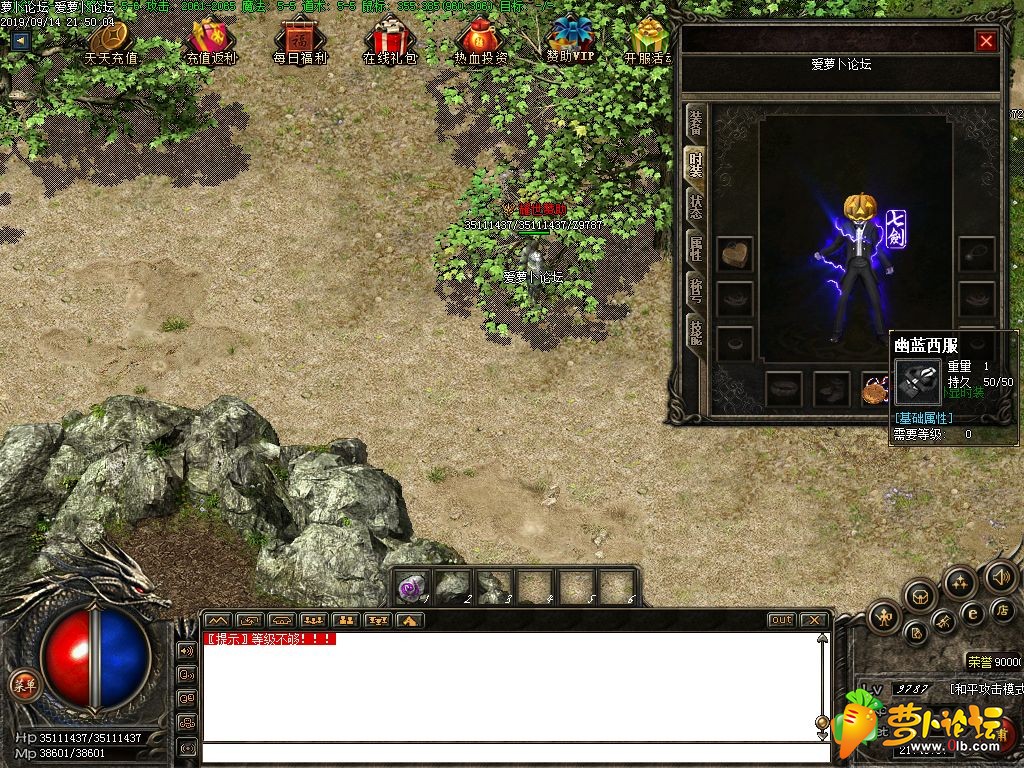Open the shop via the 店 button
The width and height of the screenshot is (1024, 768).
point(1001,609)
